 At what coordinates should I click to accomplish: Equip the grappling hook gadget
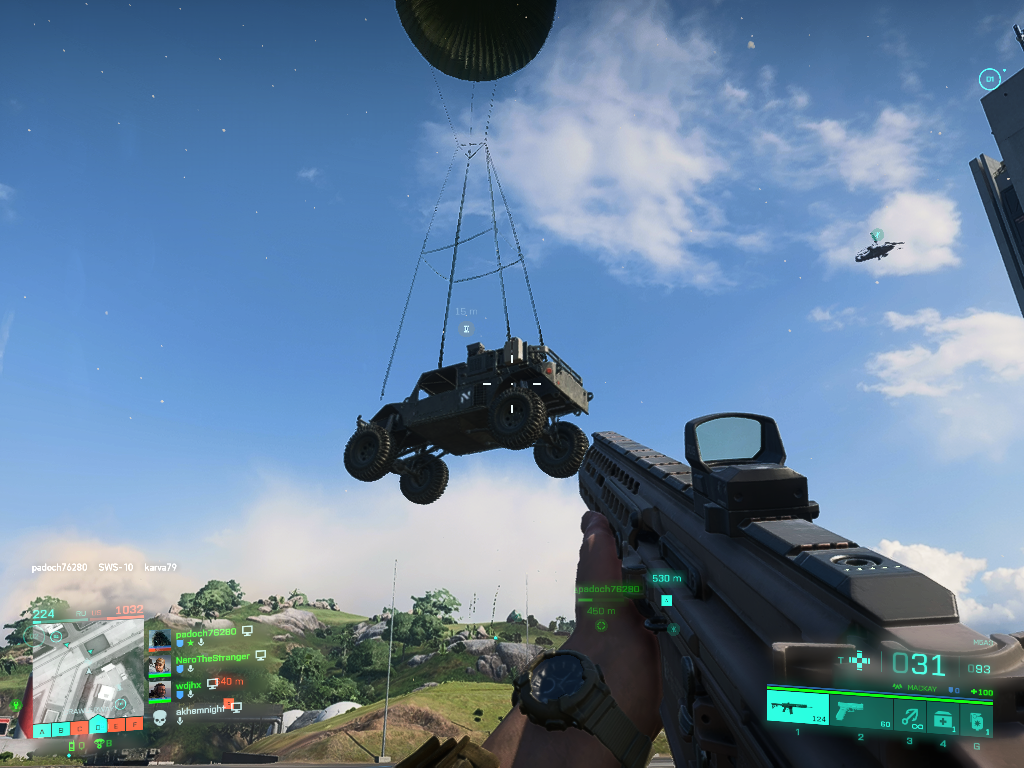(x=908, y=715)
